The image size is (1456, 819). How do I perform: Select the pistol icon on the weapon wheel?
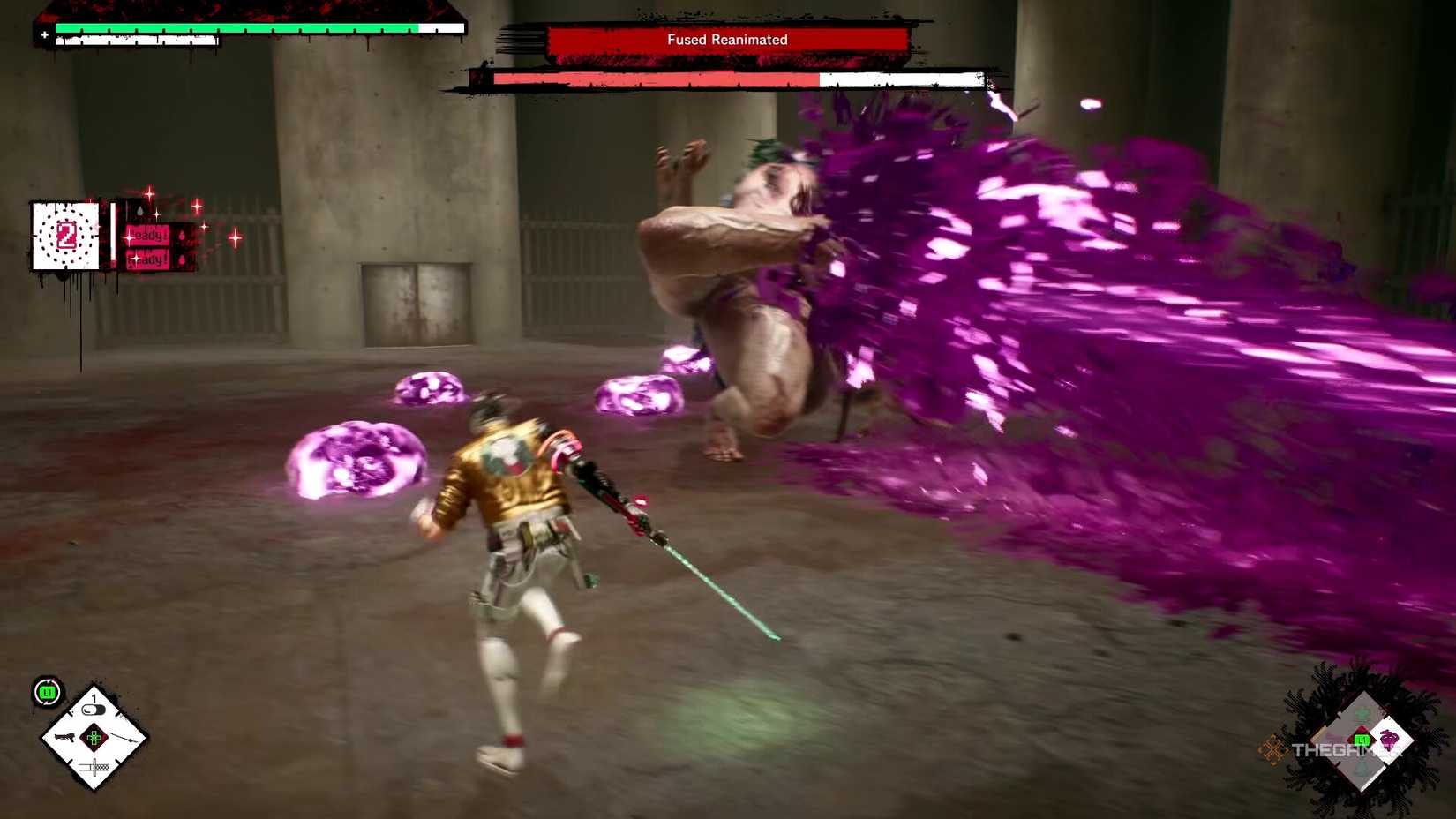[x=64, y=737]
